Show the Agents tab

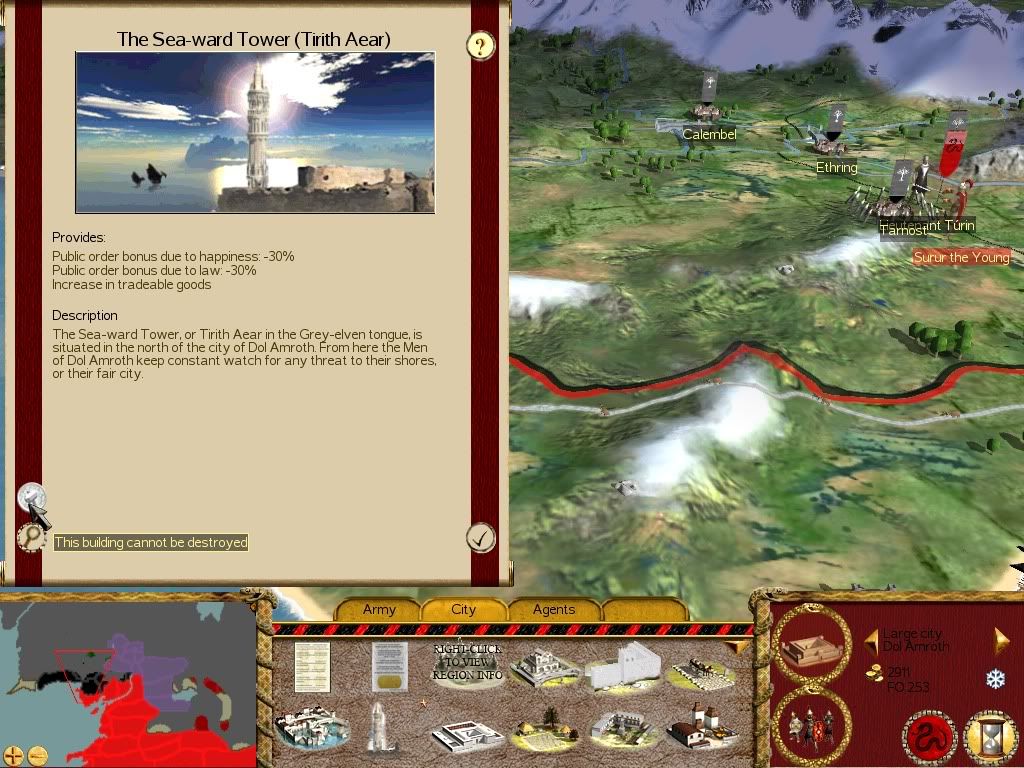point(554,609)
